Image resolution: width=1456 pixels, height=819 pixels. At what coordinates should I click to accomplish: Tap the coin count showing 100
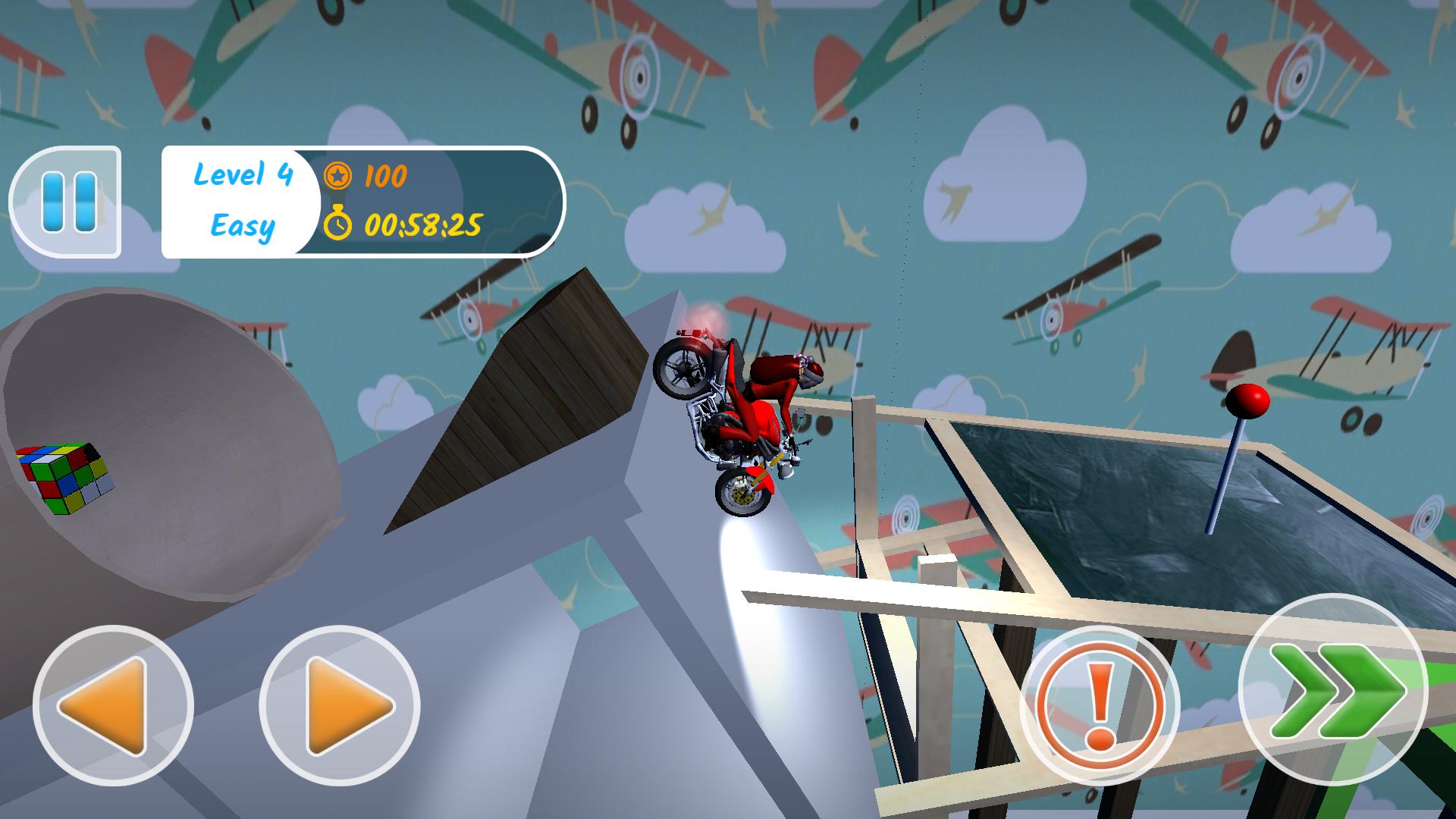pyautogui.click(x=388, y=176)
